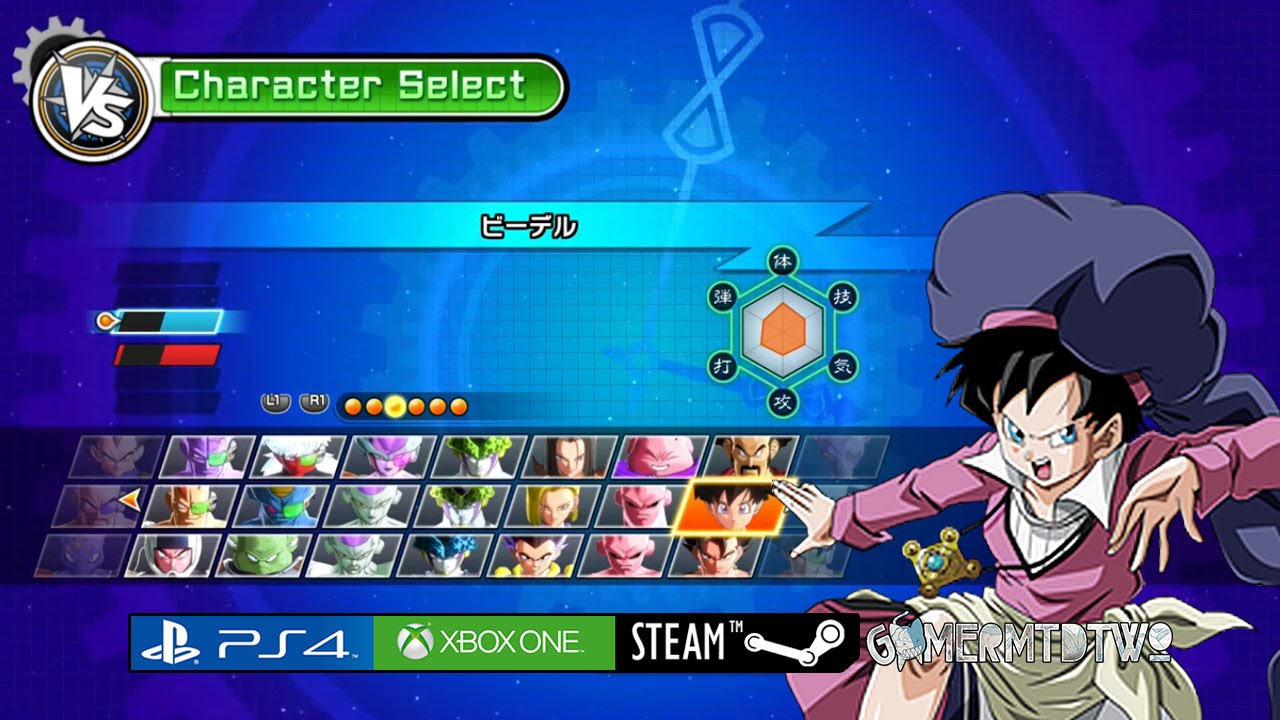1280x720 pixels.
Task: Click the Steam logo banner
Action: pos(737,642)
